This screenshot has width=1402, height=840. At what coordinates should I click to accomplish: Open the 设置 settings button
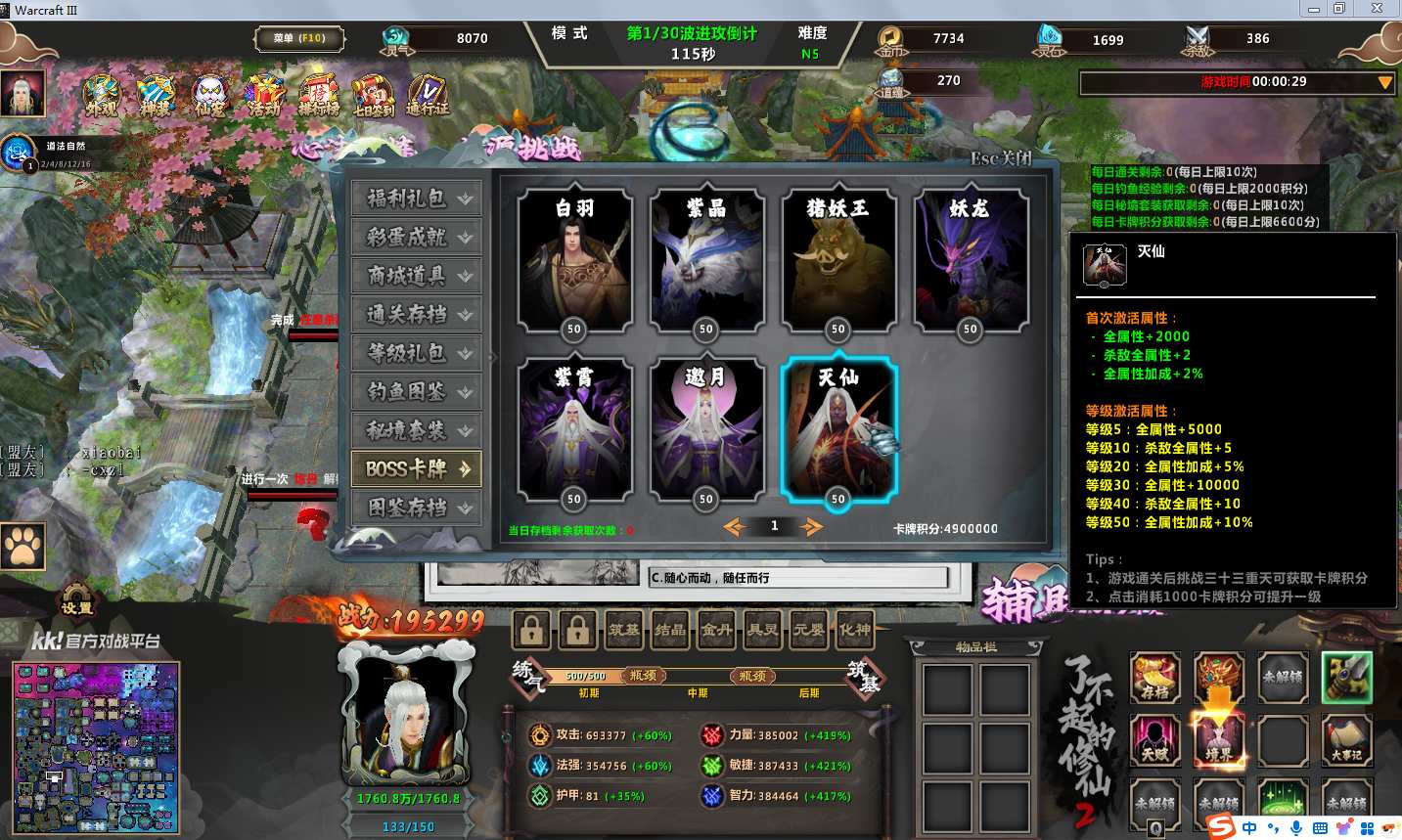(77, 600)
